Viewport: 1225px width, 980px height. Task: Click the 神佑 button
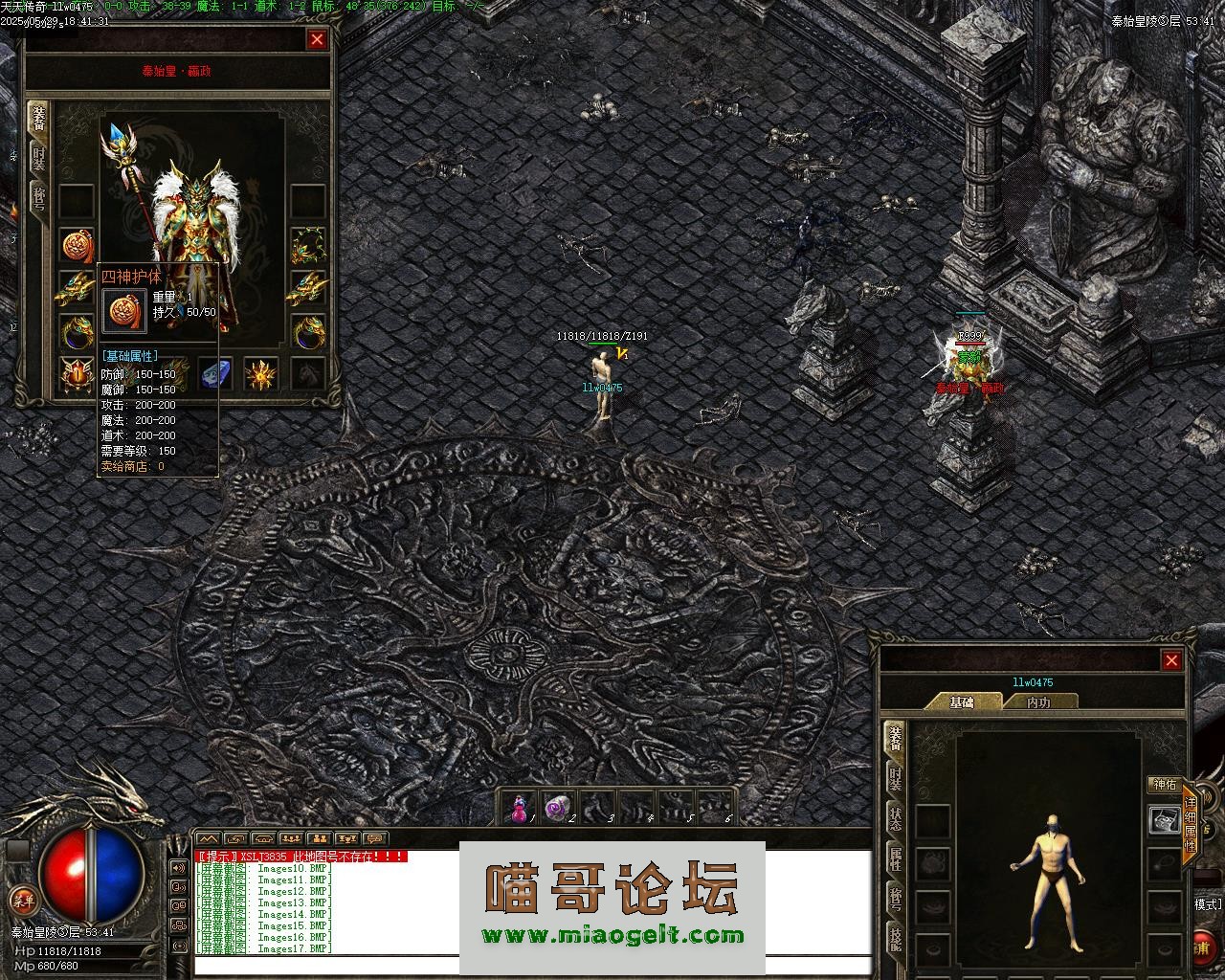click(x=1164, y=785)
